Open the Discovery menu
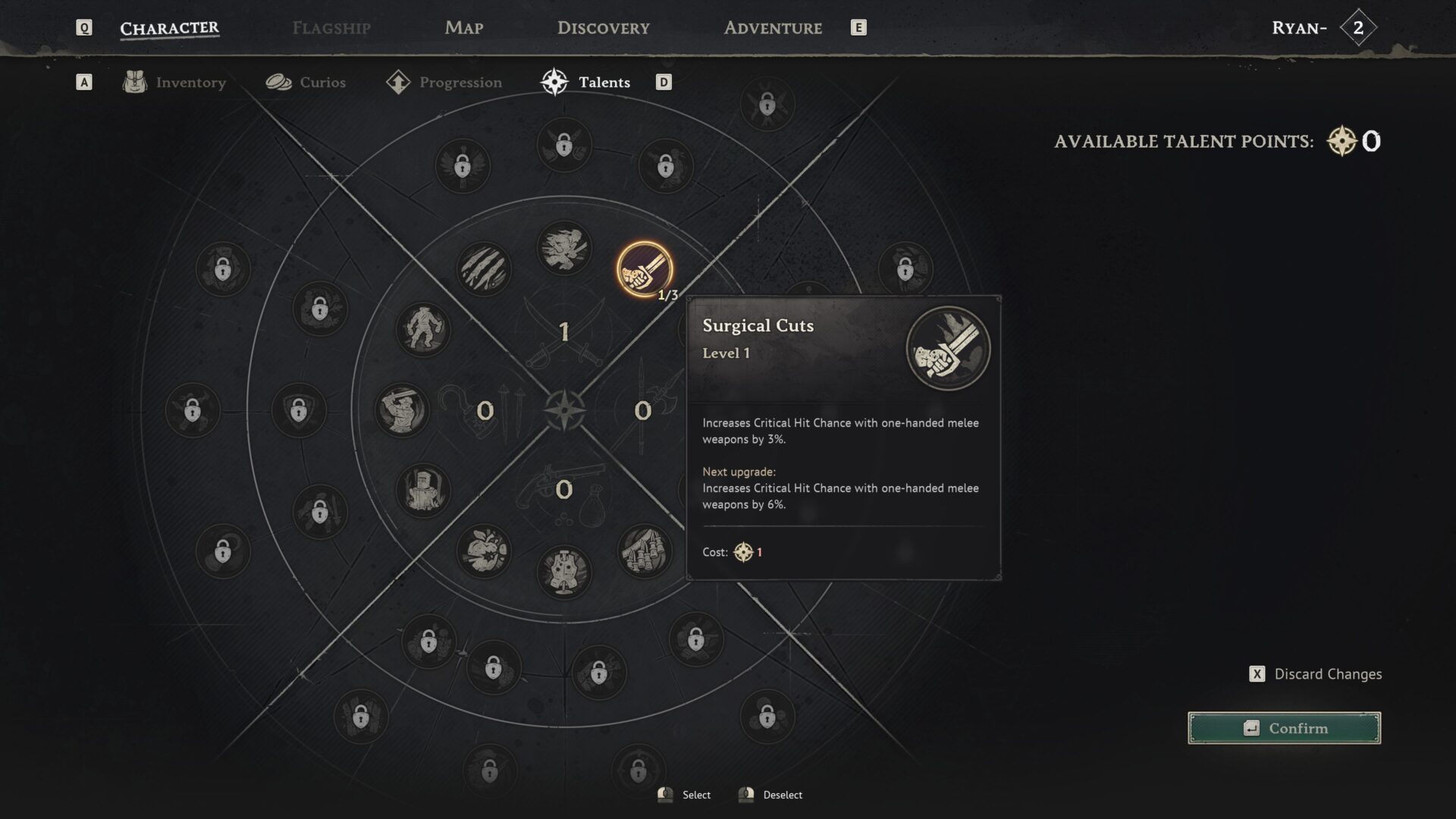 click(x=603, y=28)
